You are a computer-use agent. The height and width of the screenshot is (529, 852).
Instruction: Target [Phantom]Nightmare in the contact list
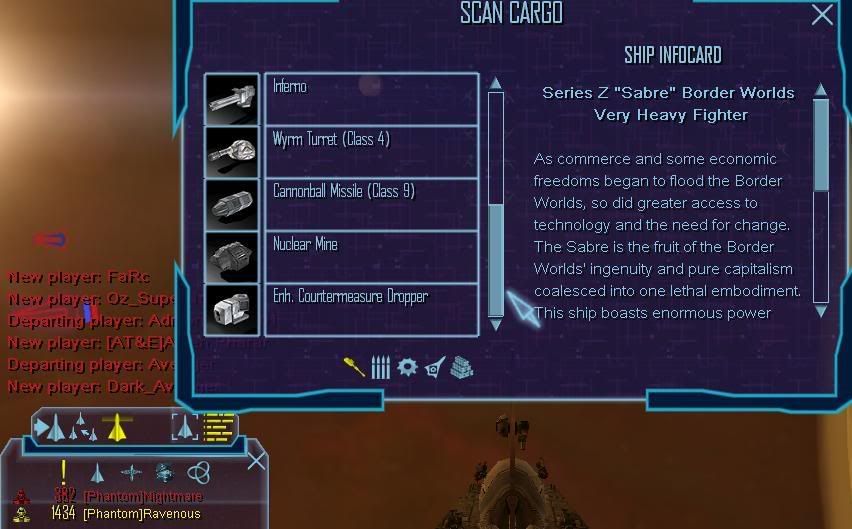[x=143, y=496]
